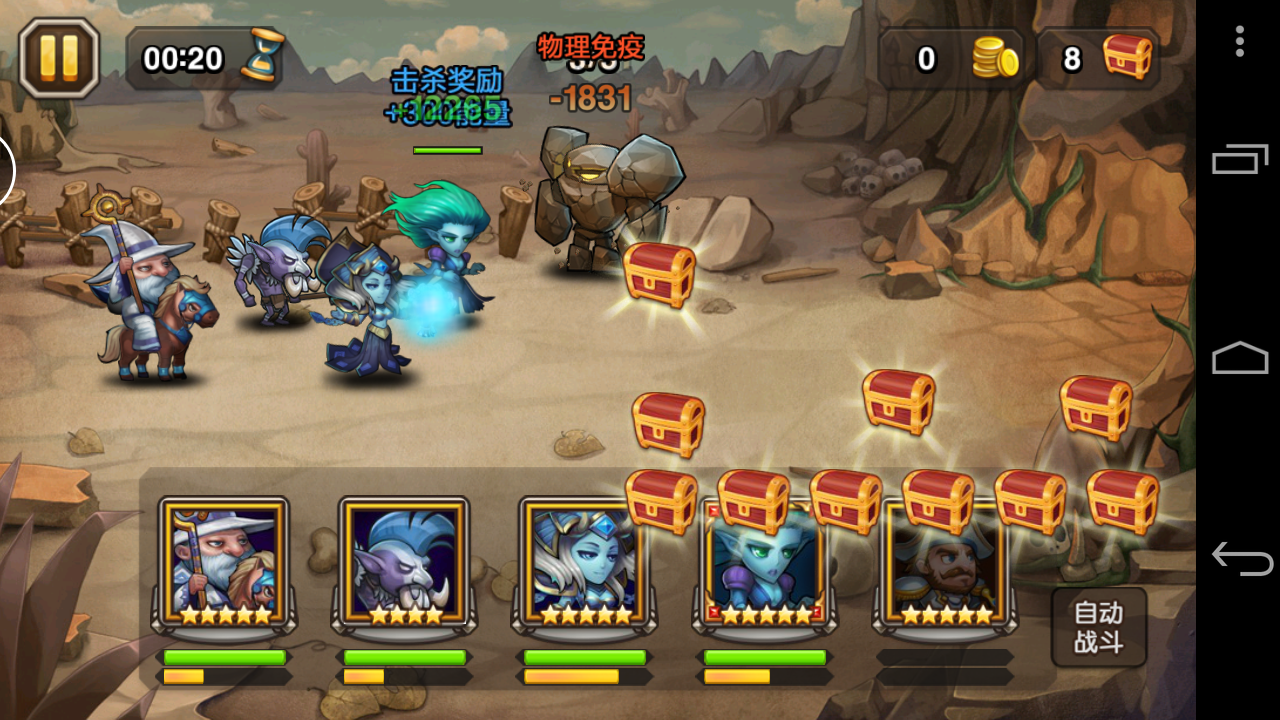Viewport: 1280px width, 720px height.
Task: Pause the battle with the pause button
Action: pyautogui.click(x=59, y=58)
